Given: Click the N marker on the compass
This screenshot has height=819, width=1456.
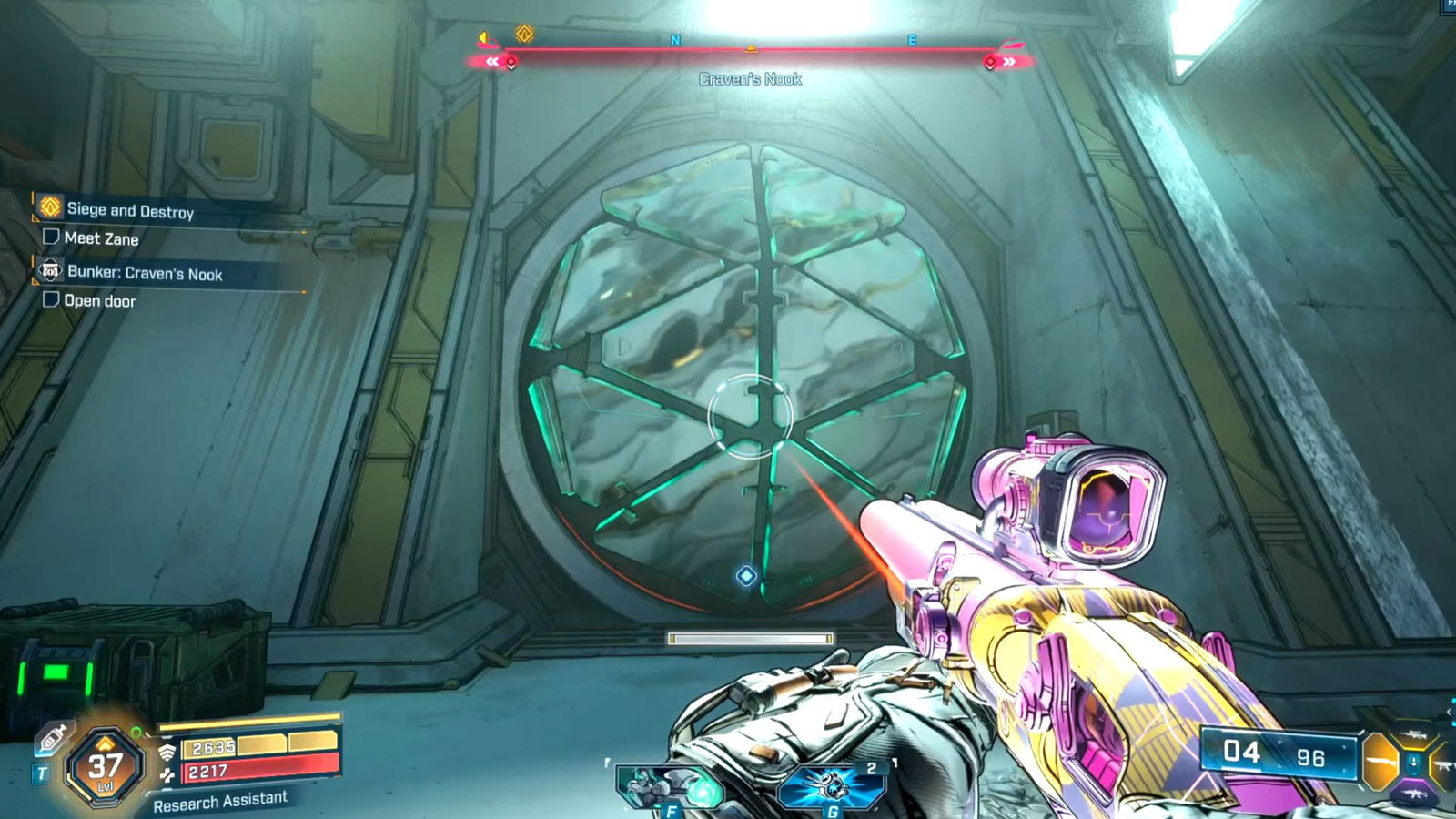Looking at the screenshot, I should click(674, 40).
